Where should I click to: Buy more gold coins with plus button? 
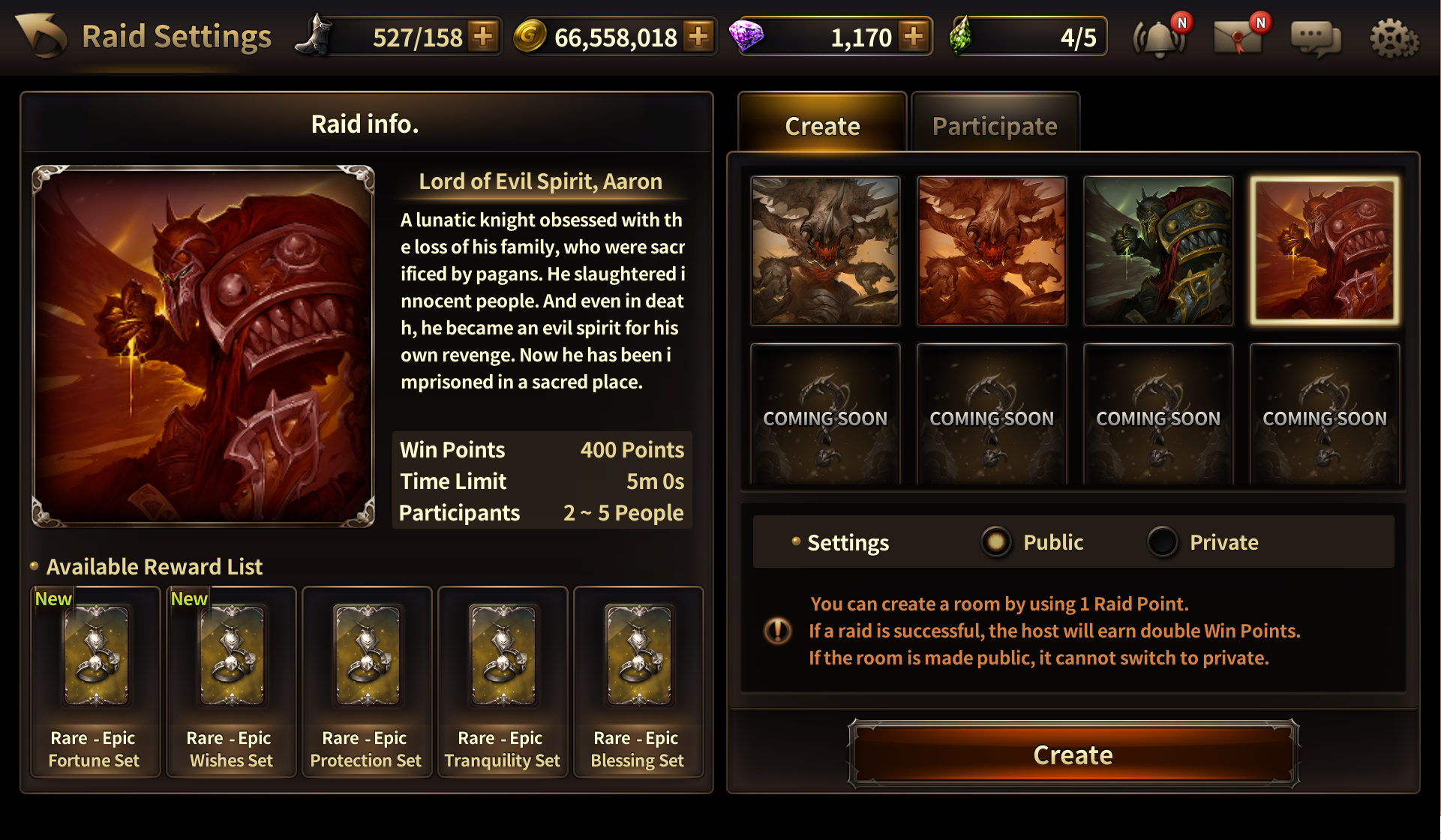(x=698, y=36)
